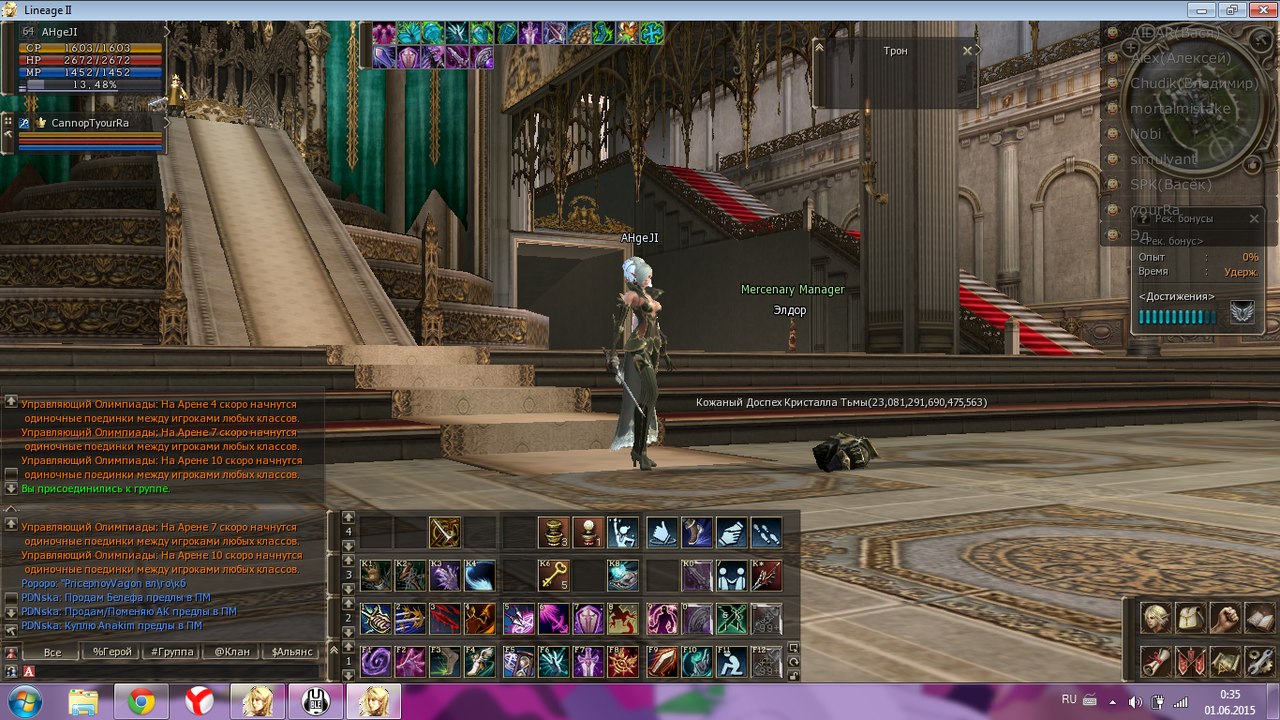Open the clan banners window

pyautogui.click(x=1190, y=661)
